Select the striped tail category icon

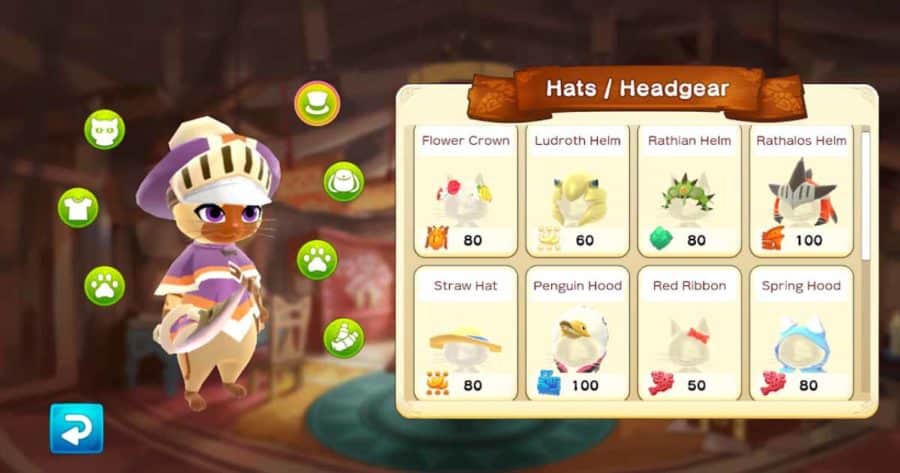point(343,338)
